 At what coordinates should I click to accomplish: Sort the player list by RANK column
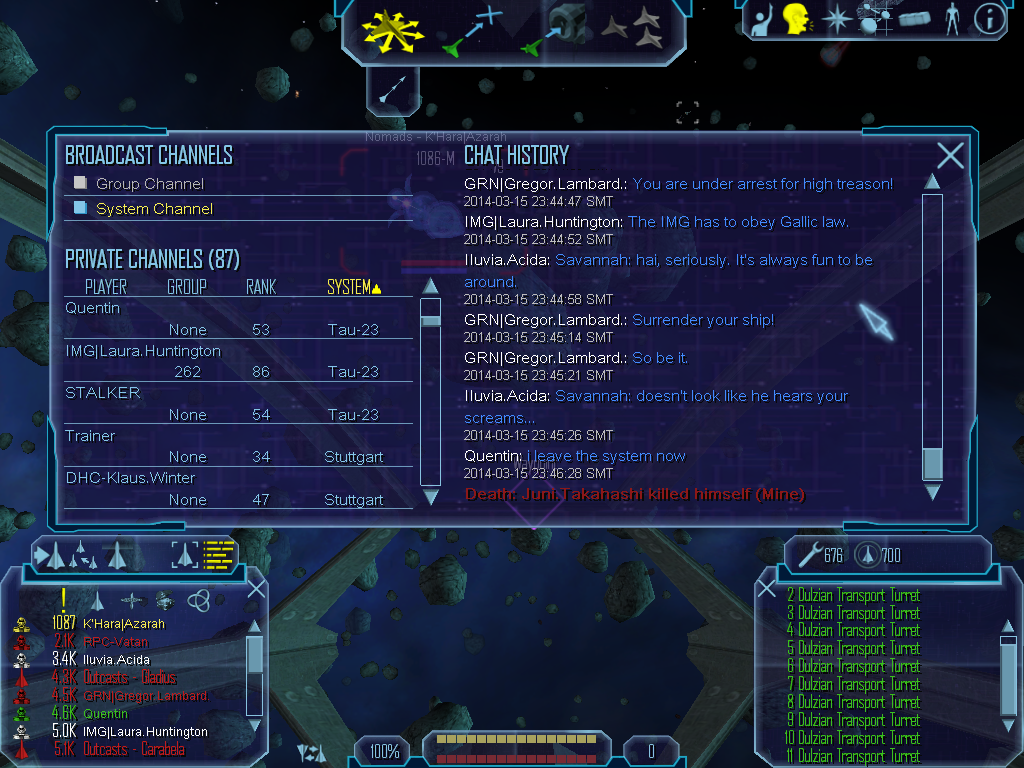tap(261, 287)
